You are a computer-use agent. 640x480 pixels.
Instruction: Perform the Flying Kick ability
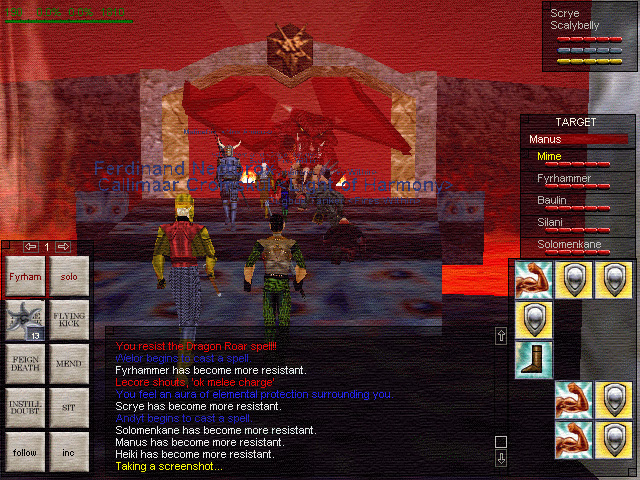[69, 320]
